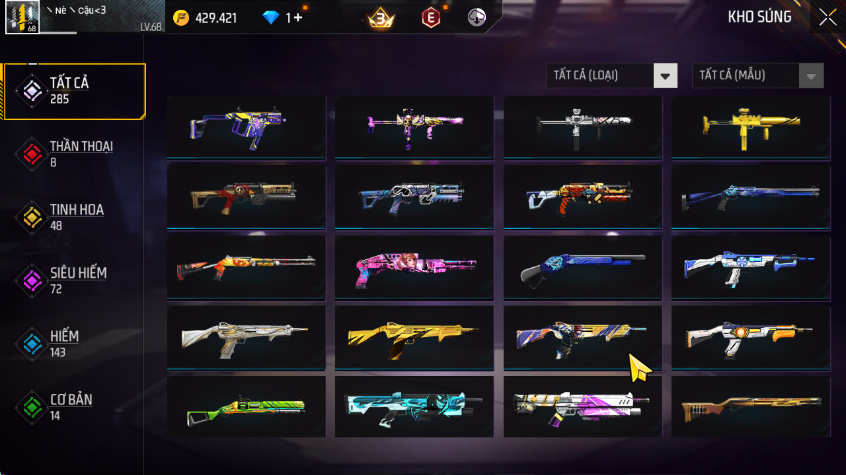This screenshot has width=846, height=475.
Task: Select the purple and yellow Vector skin
Action: click(246, 127)
